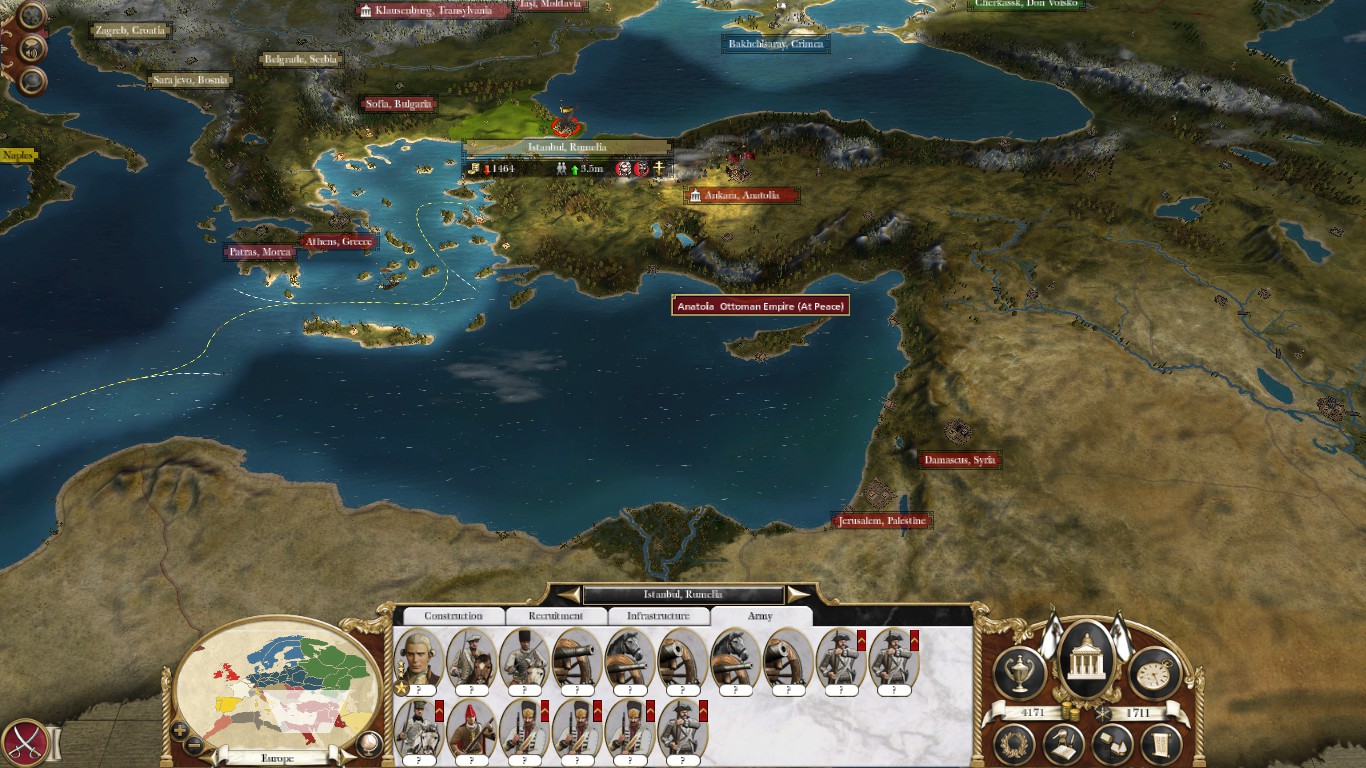This screenshot has width=1366, height=768.
Task: Open the government building panel
Action: (x=1086, y=660)
